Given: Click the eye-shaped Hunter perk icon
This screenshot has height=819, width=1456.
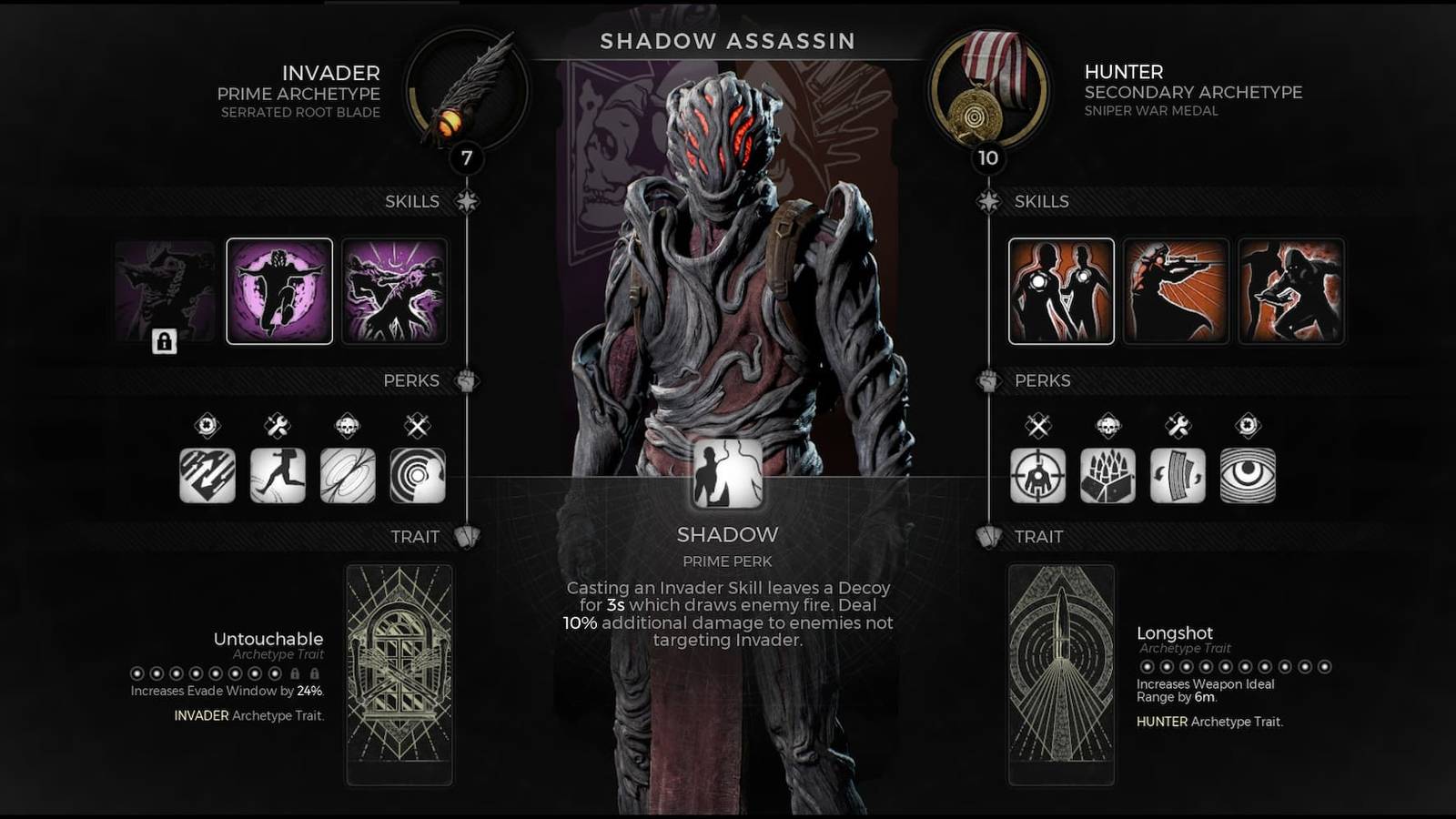Looking at the screenshot, I should pos(1249,476).
